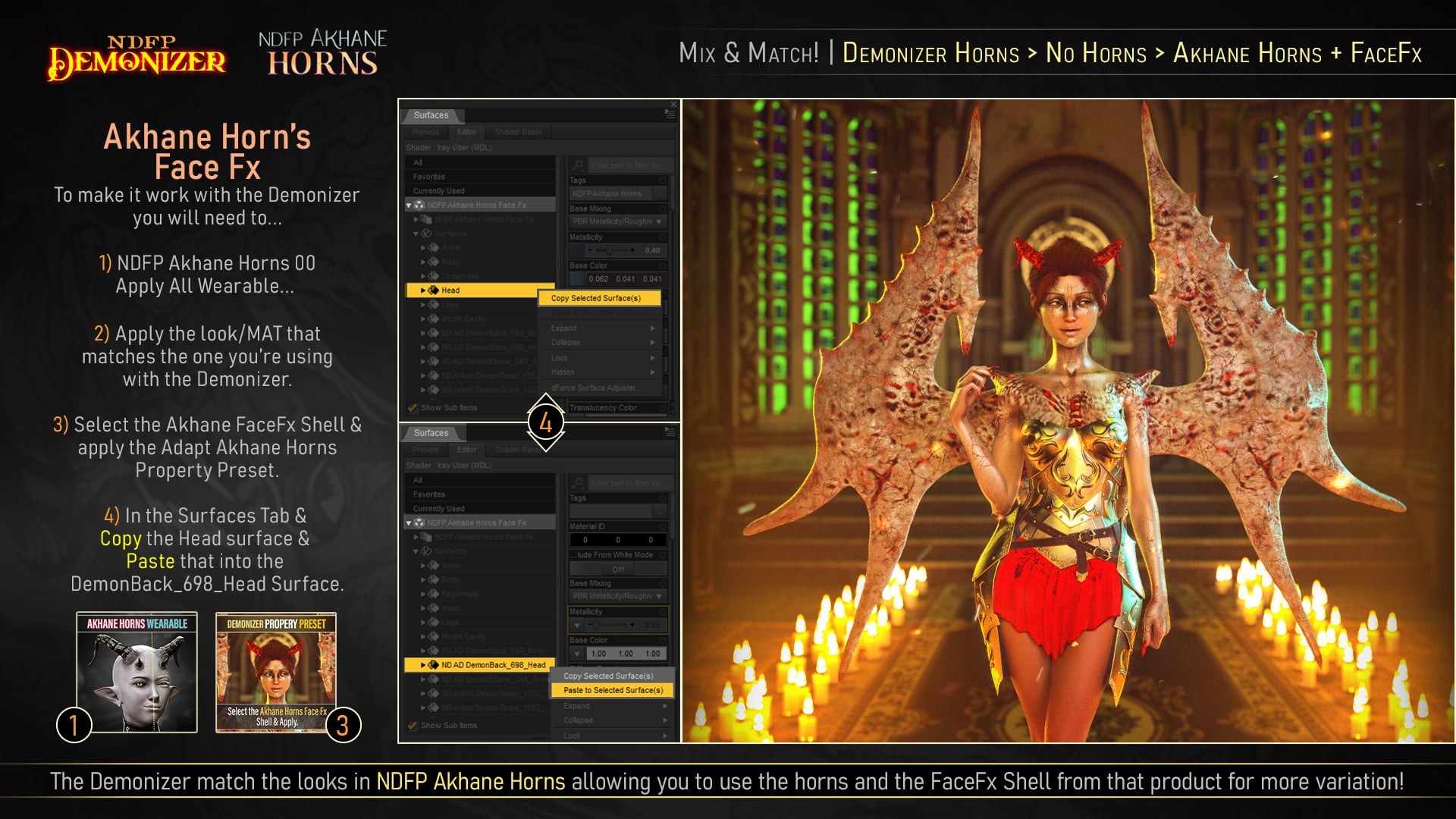
Task: Switch Exclude From White Mode to Off
Action: 617,569
